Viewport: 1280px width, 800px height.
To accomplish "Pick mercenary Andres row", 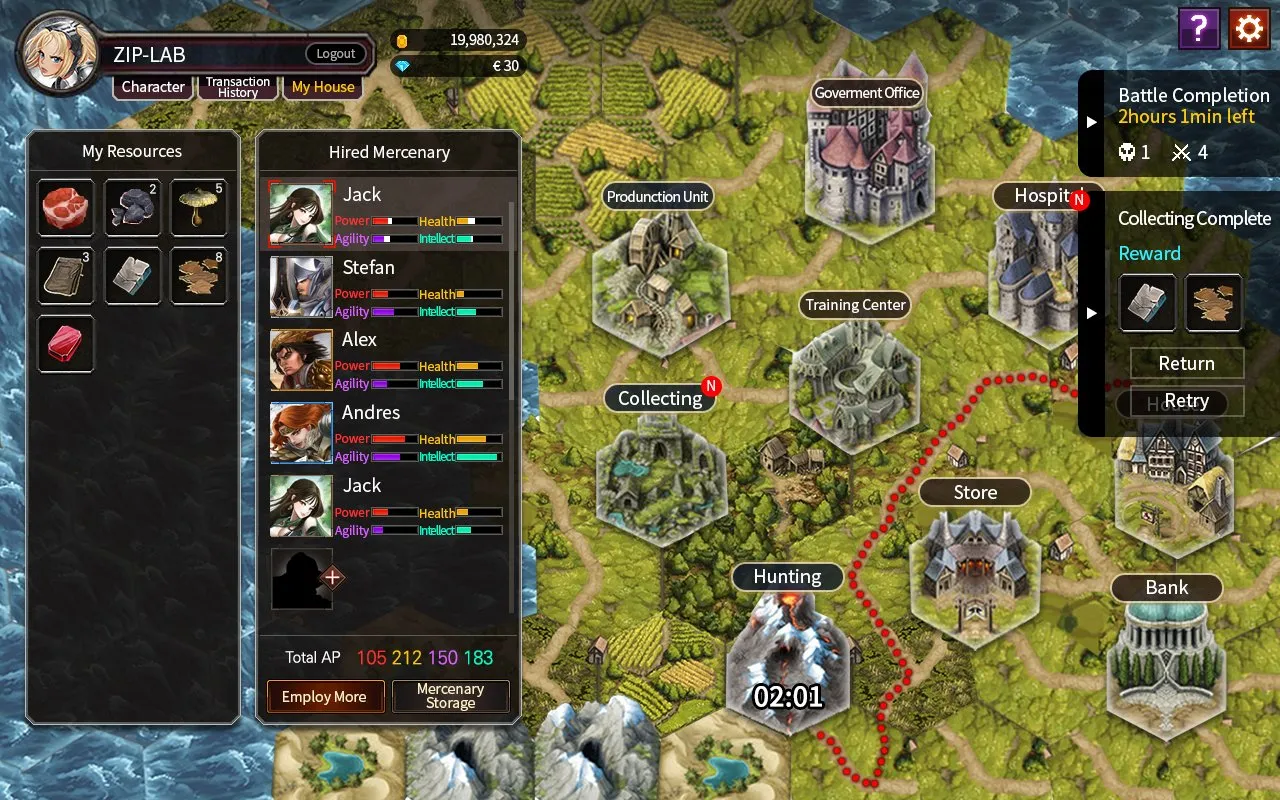I will [x=388, y=433].
